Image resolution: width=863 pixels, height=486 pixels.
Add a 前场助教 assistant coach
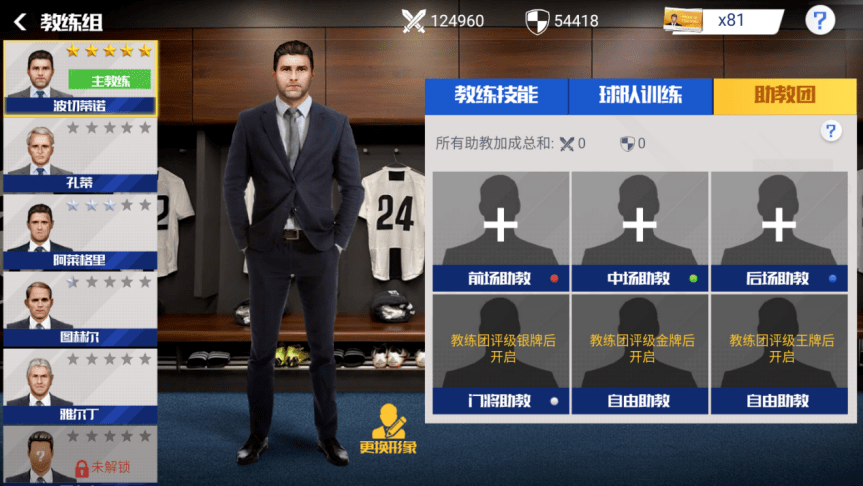pyautogui.click(x=500, y=225)
